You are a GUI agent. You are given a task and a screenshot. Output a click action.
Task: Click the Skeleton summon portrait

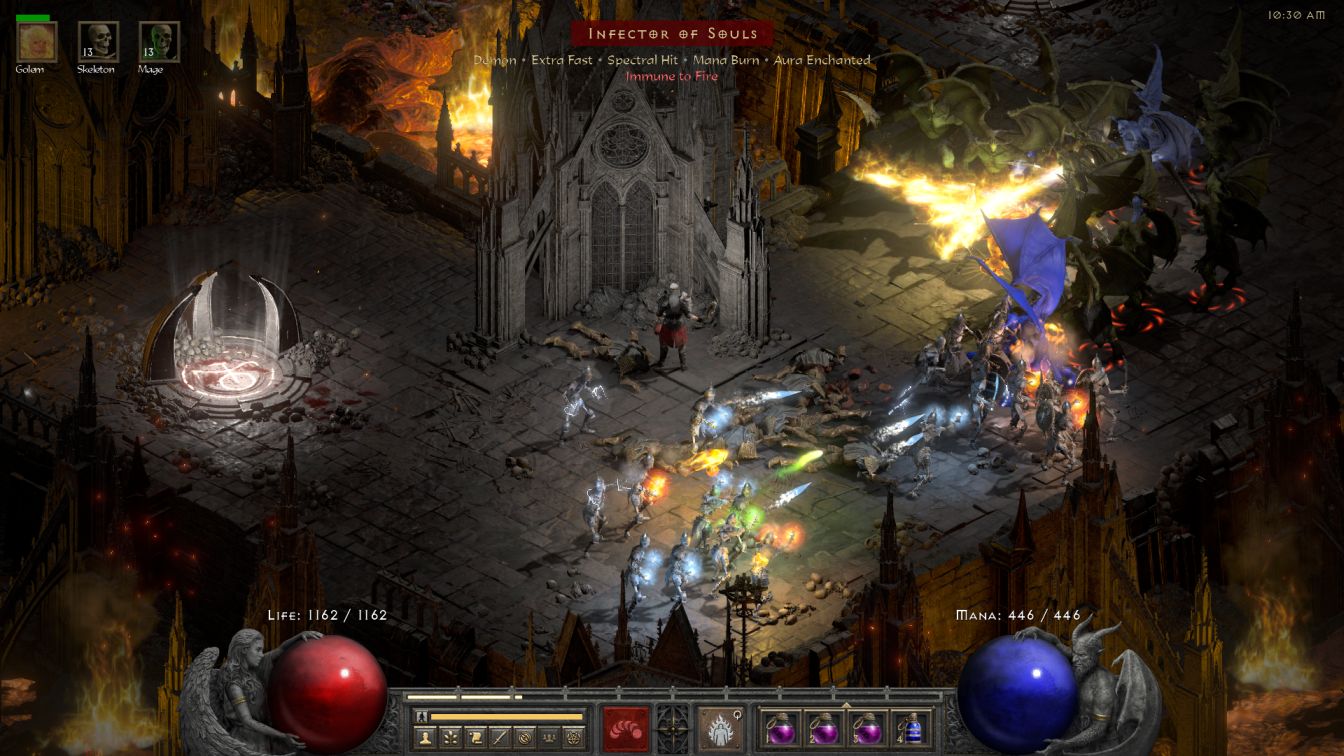(98, 42)
